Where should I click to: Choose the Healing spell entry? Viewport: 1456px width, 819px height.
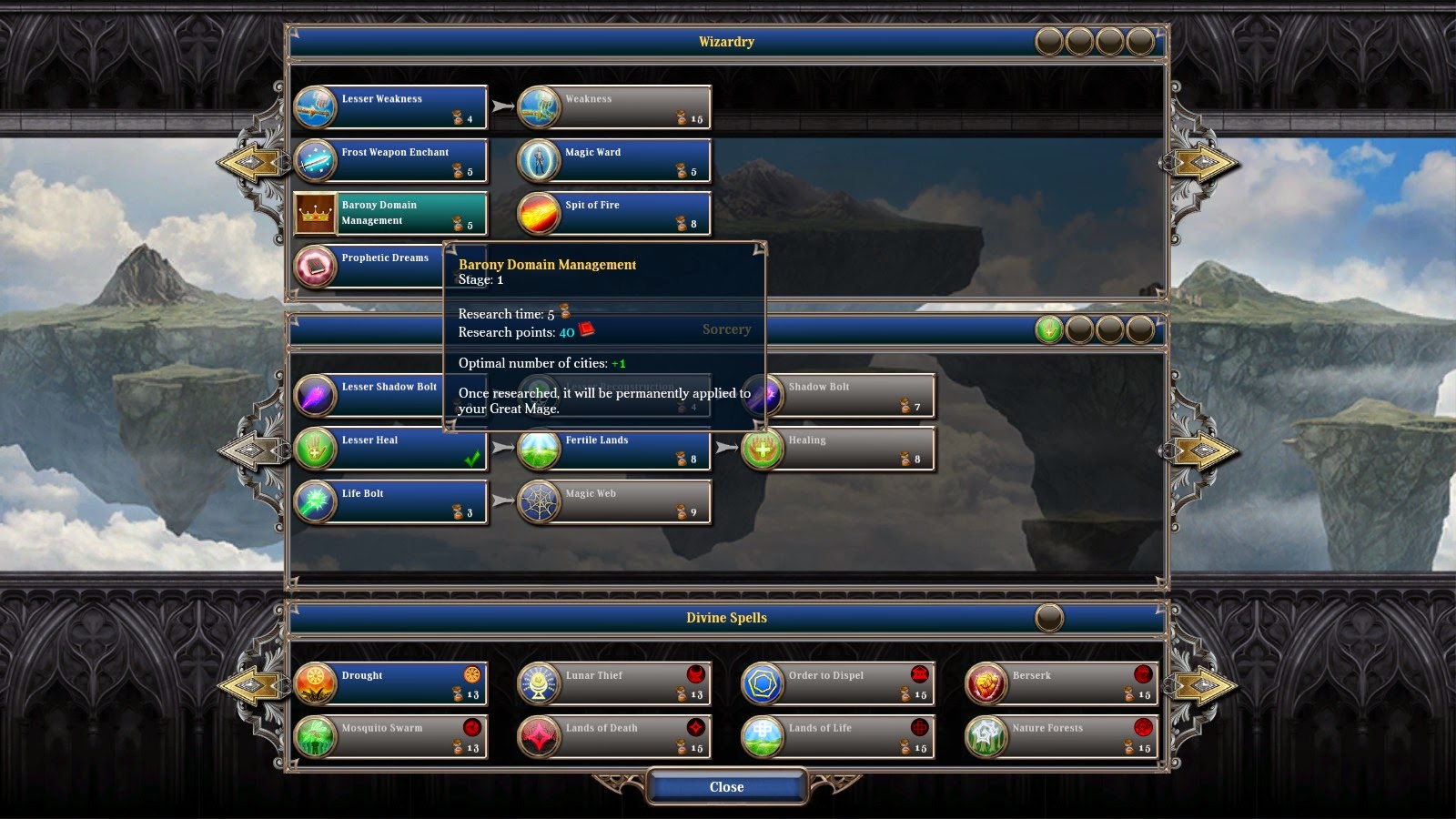[838, 449]
